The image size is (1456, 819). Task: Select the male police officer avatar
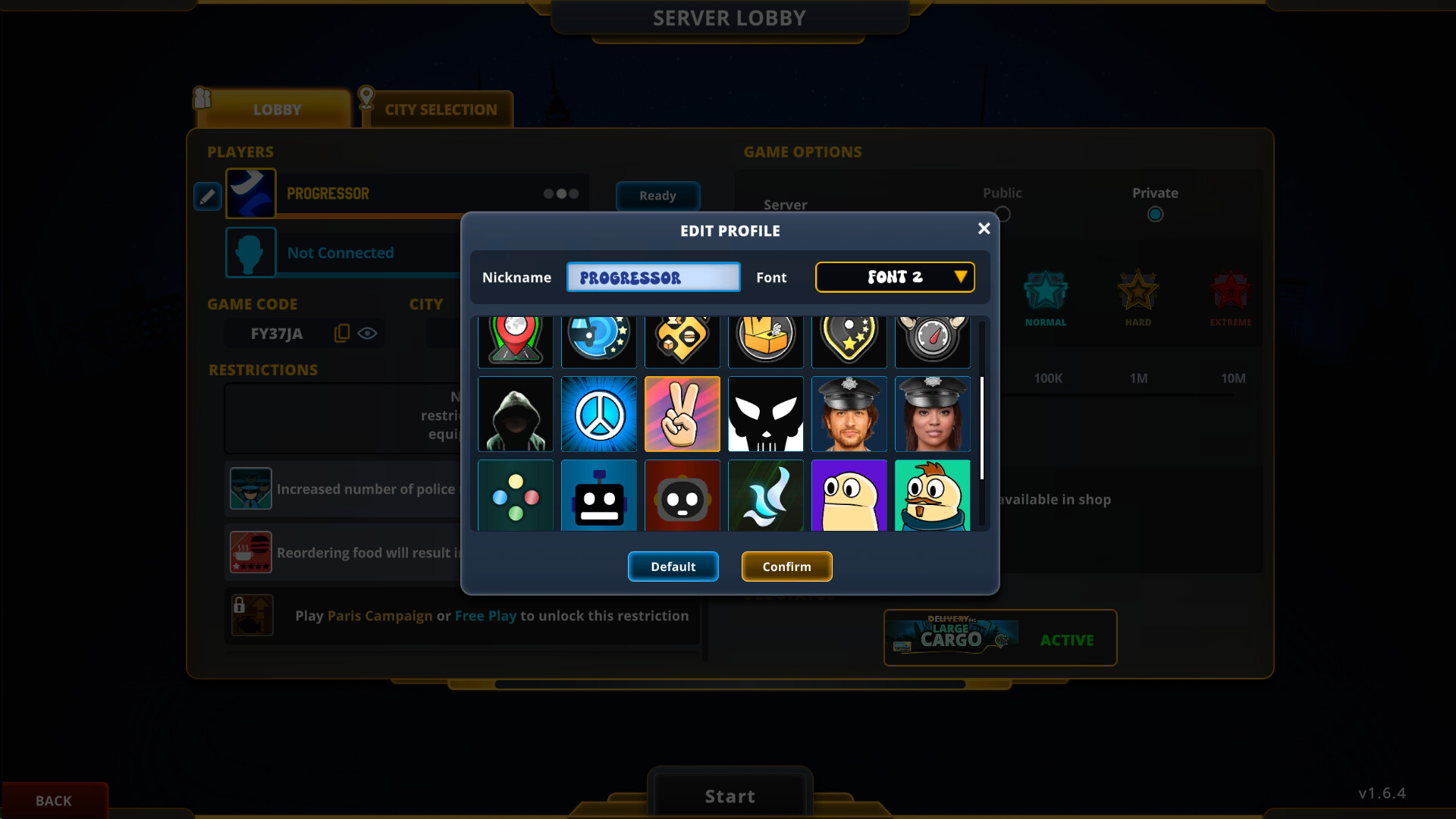849,414
